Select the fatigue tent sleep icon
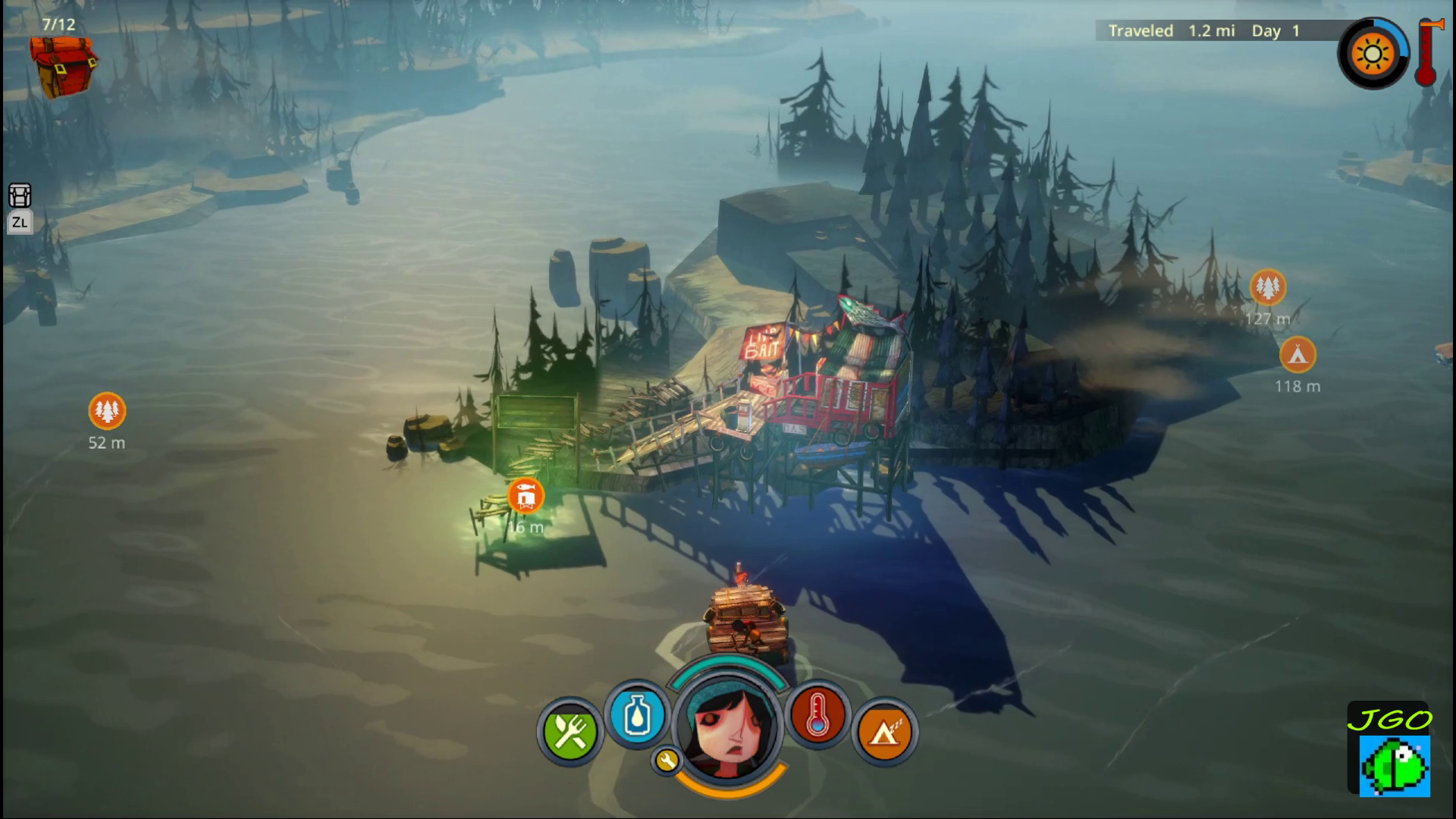This screenshot has width=1456, height=819. pyautogui.click(x=884, y=733)
